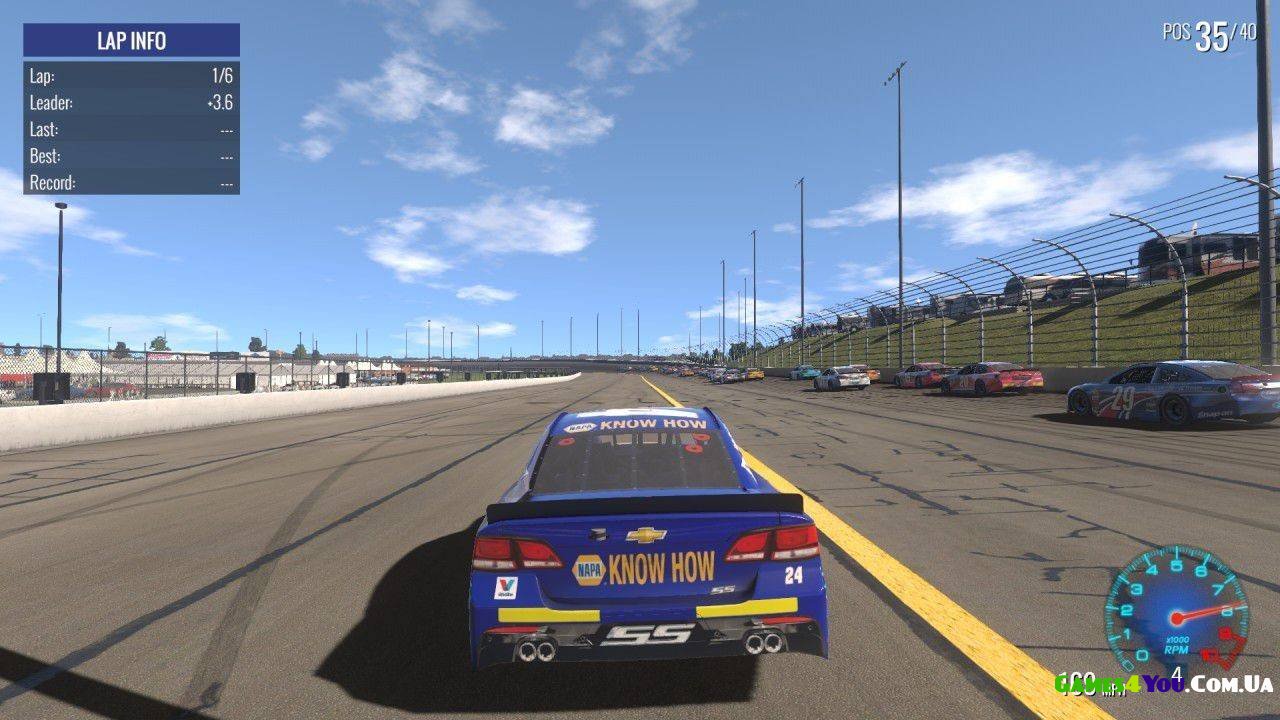Open the Games4You.Com.UA watermark link

pyautogui.click(x=1163, y=684)
